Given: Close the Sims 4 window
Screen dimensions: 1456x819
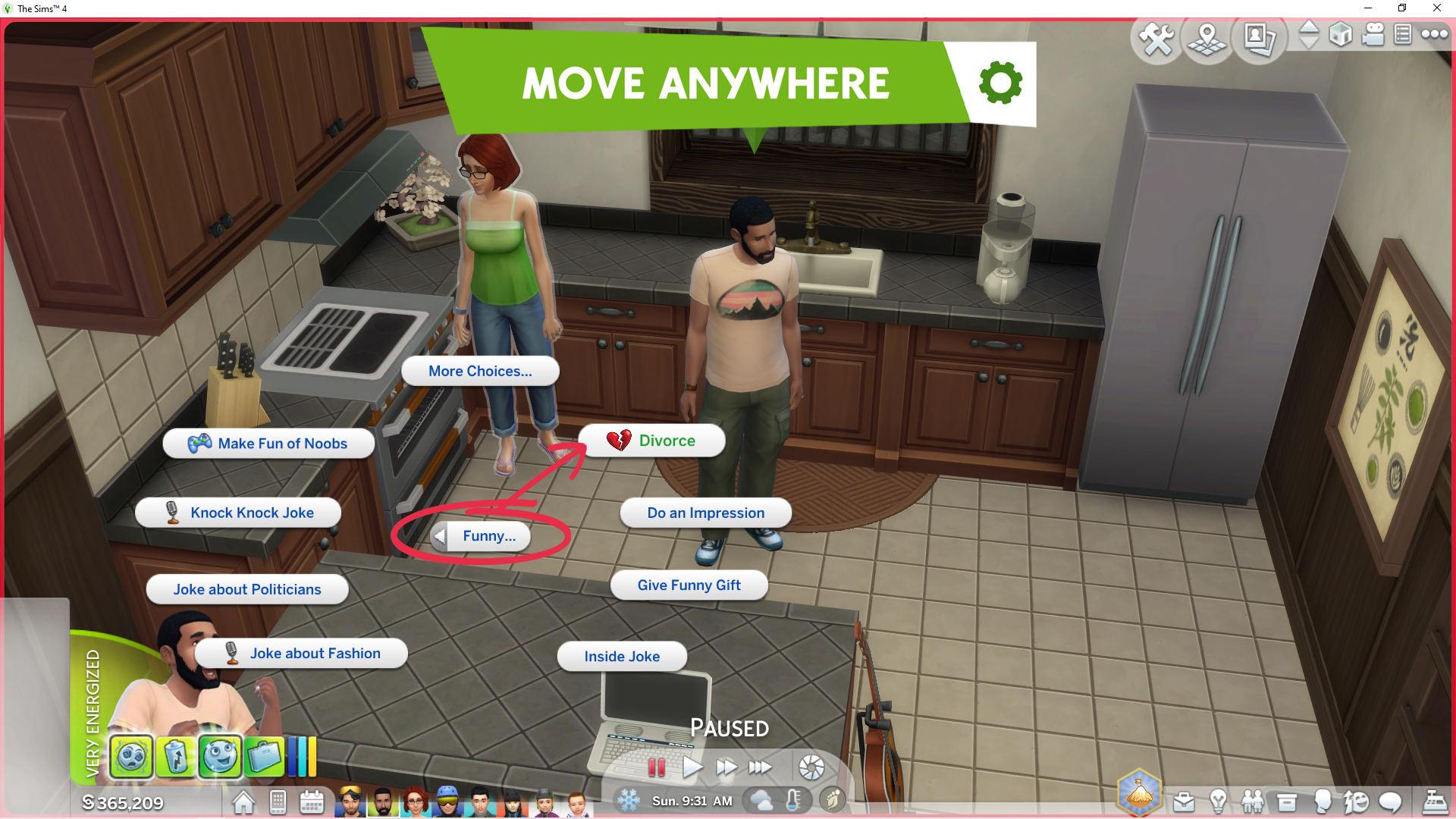Looking at the screenshot, I should (1436, 8).
